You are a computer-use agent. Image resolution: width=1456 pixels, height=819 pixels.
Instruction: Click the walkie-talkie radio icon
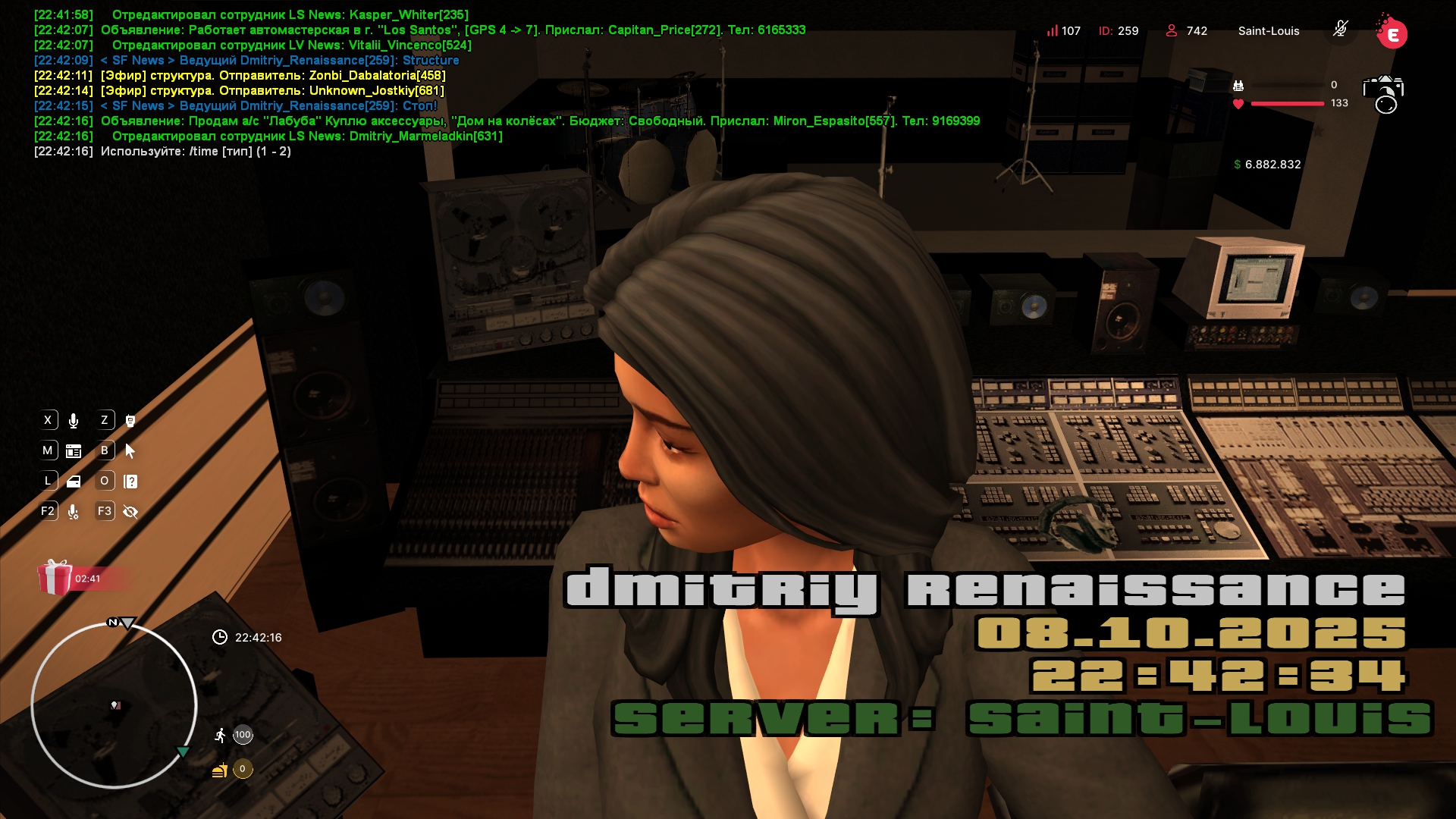click(130, 421)
